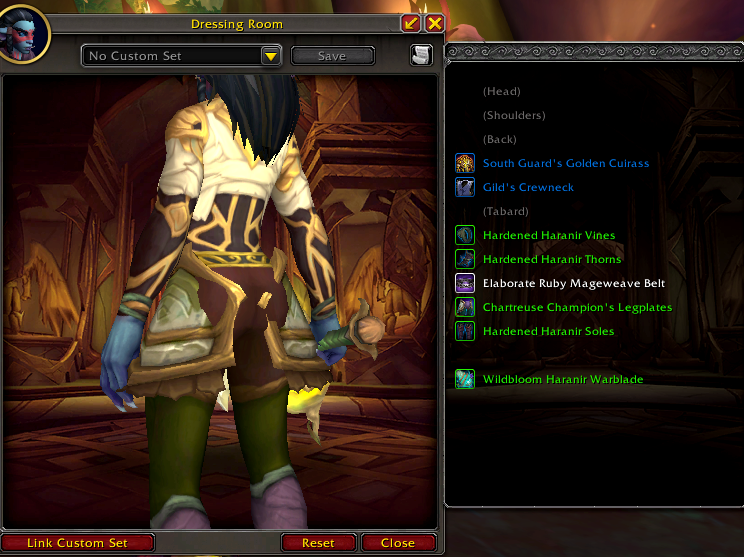Minimize the Dressing Room window with the arrow button
Viewport: 744px width, 557px height.
(x=411, y=23)
